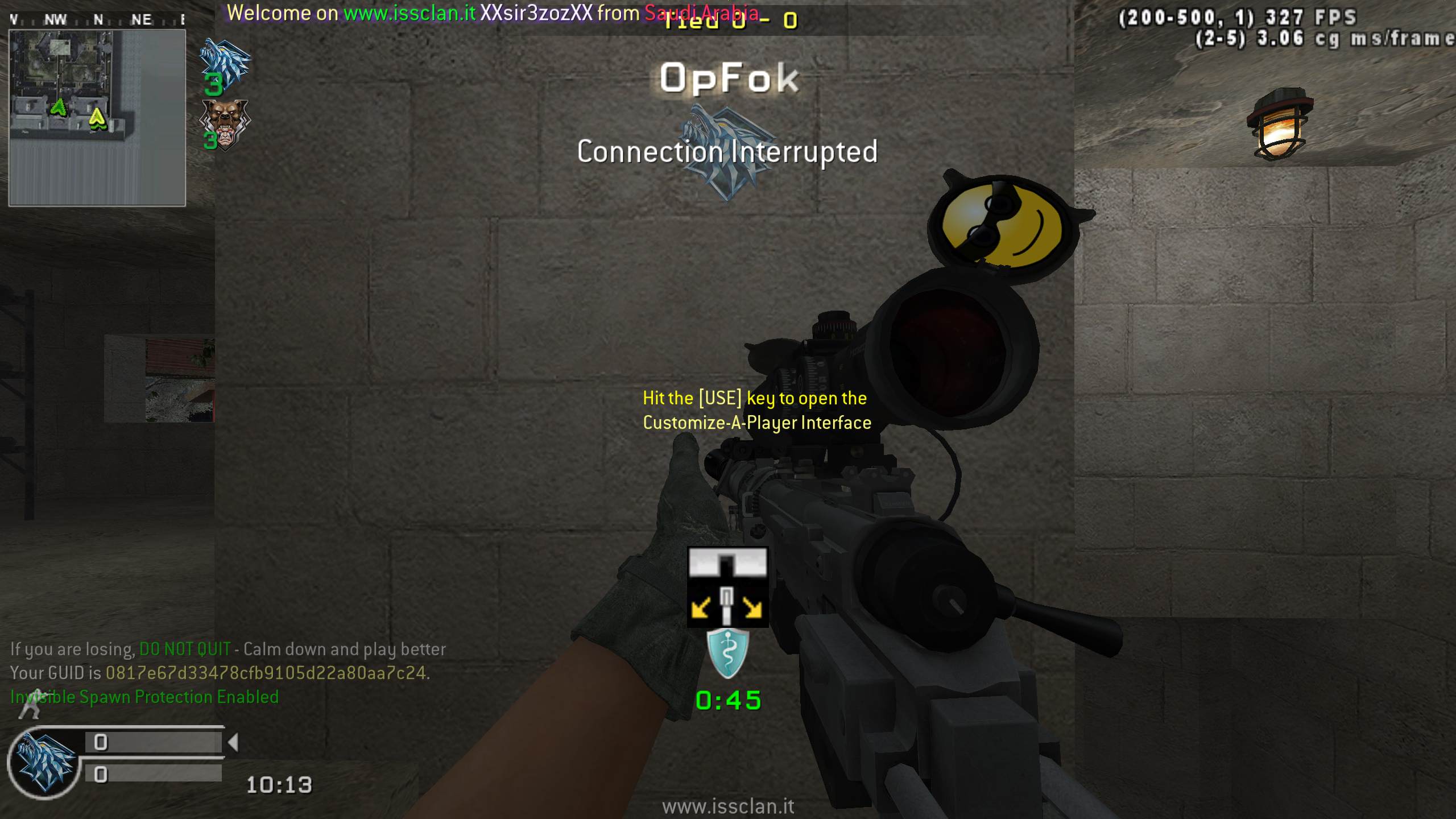Screen dimensions: 1456x819
Task: Click the minimap in the corner
Action: pyautogui.click(x=97, y=118)
